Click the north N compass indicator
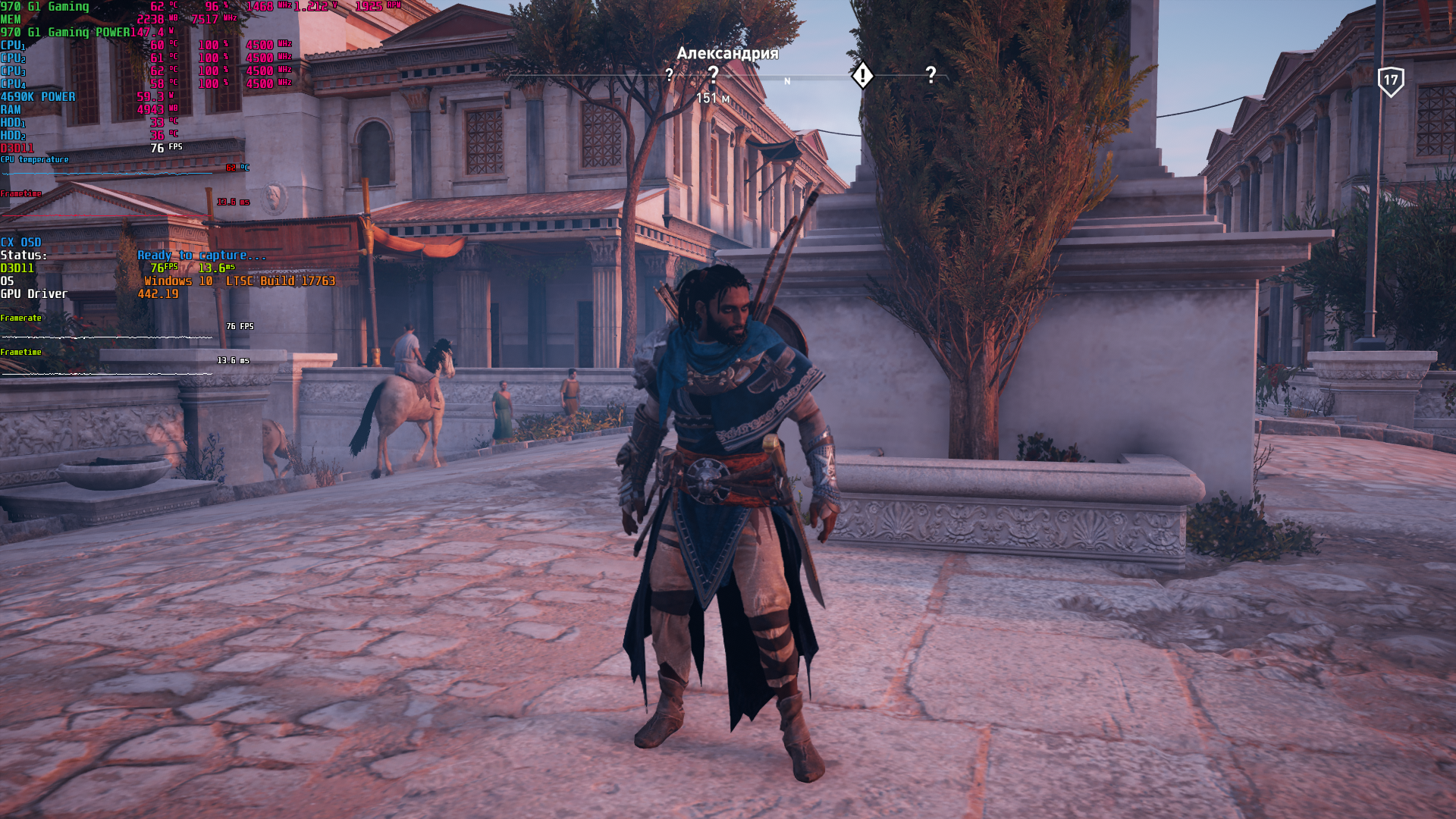The width and height of the screenshot is (1456, 819). pos(787,81)
